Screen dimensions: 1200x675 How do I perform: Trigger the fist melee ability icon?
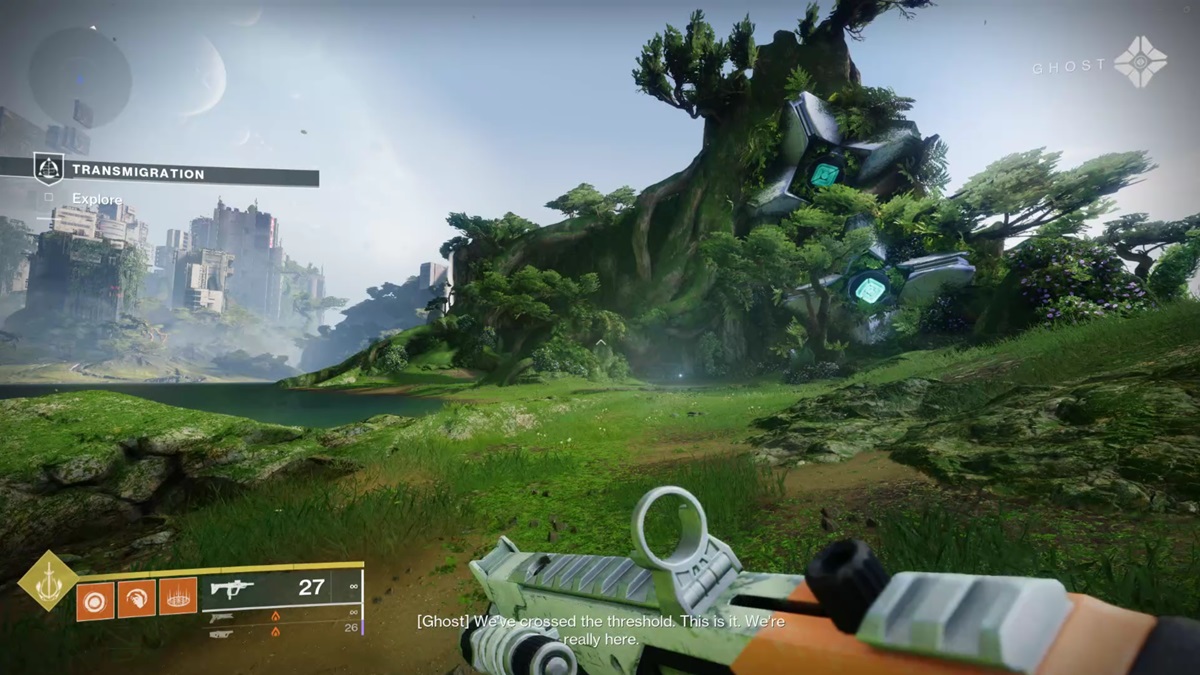136,599
